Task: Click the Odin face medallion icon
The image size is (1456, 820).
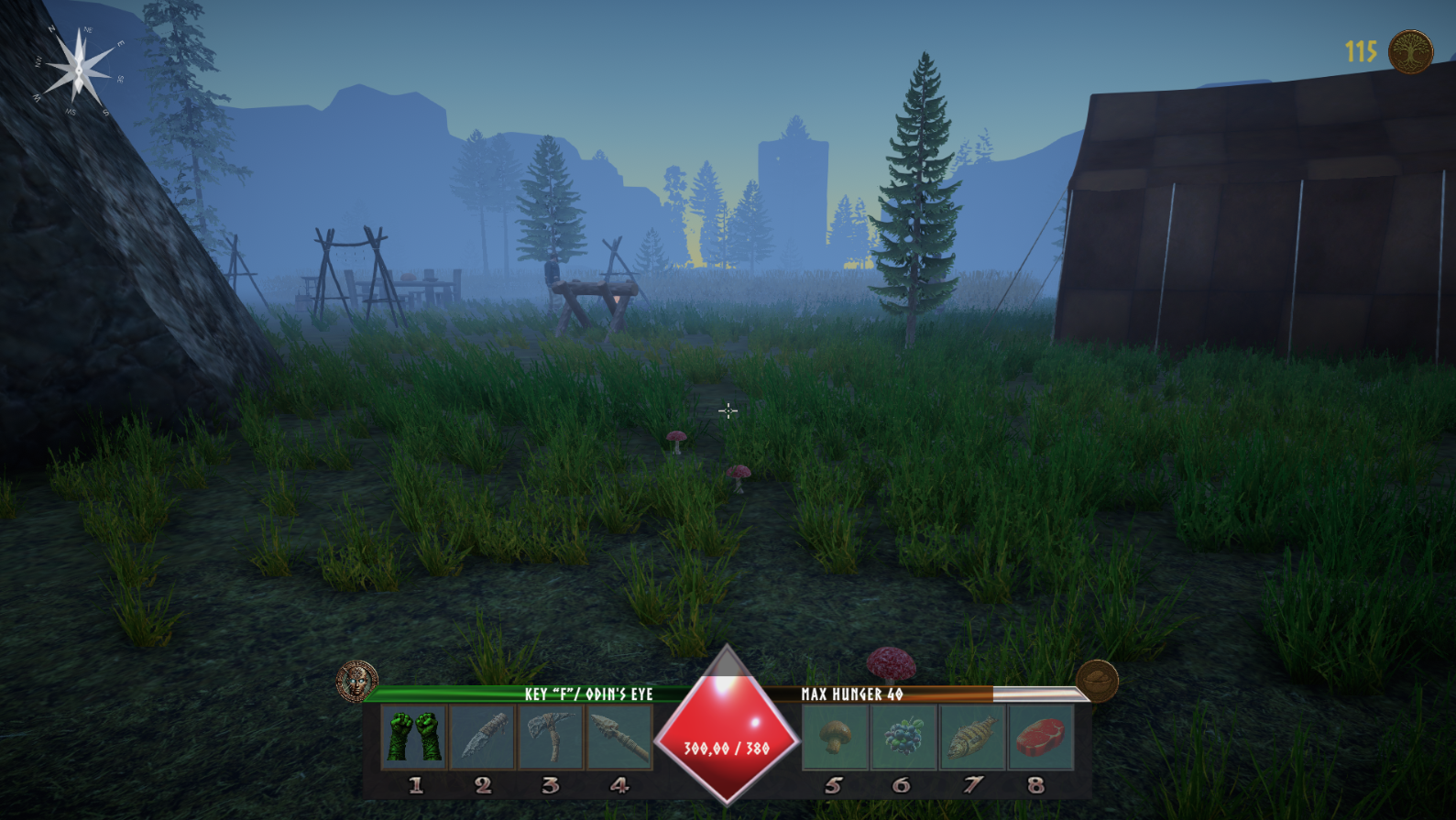Action: click(x=356, y=682)
